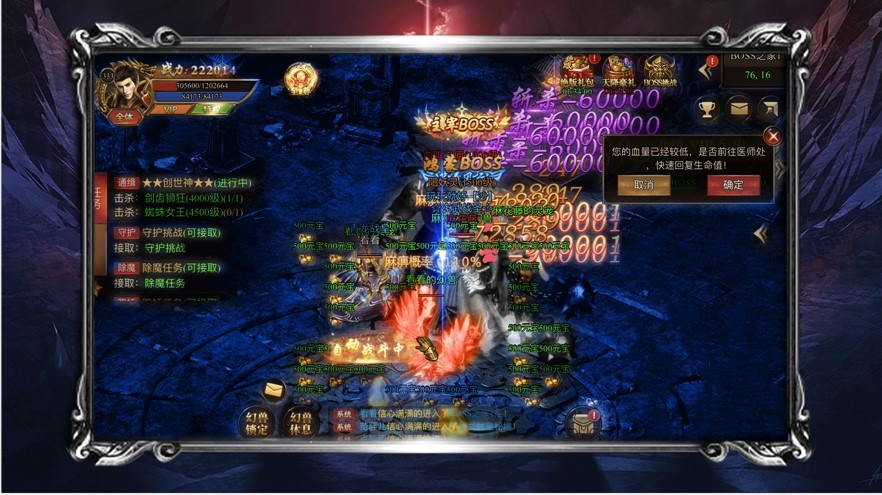Open the trophy ranking icon
Screen dimensions: 882x495
708,107
